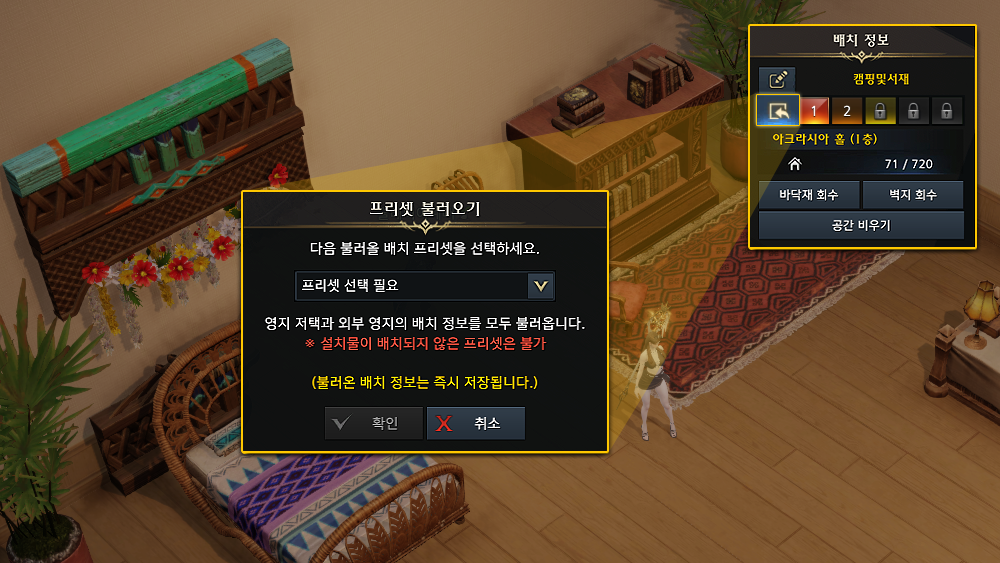Select the load preset arrow icon
Screen dimensions: 1000x563
(777, 110)
